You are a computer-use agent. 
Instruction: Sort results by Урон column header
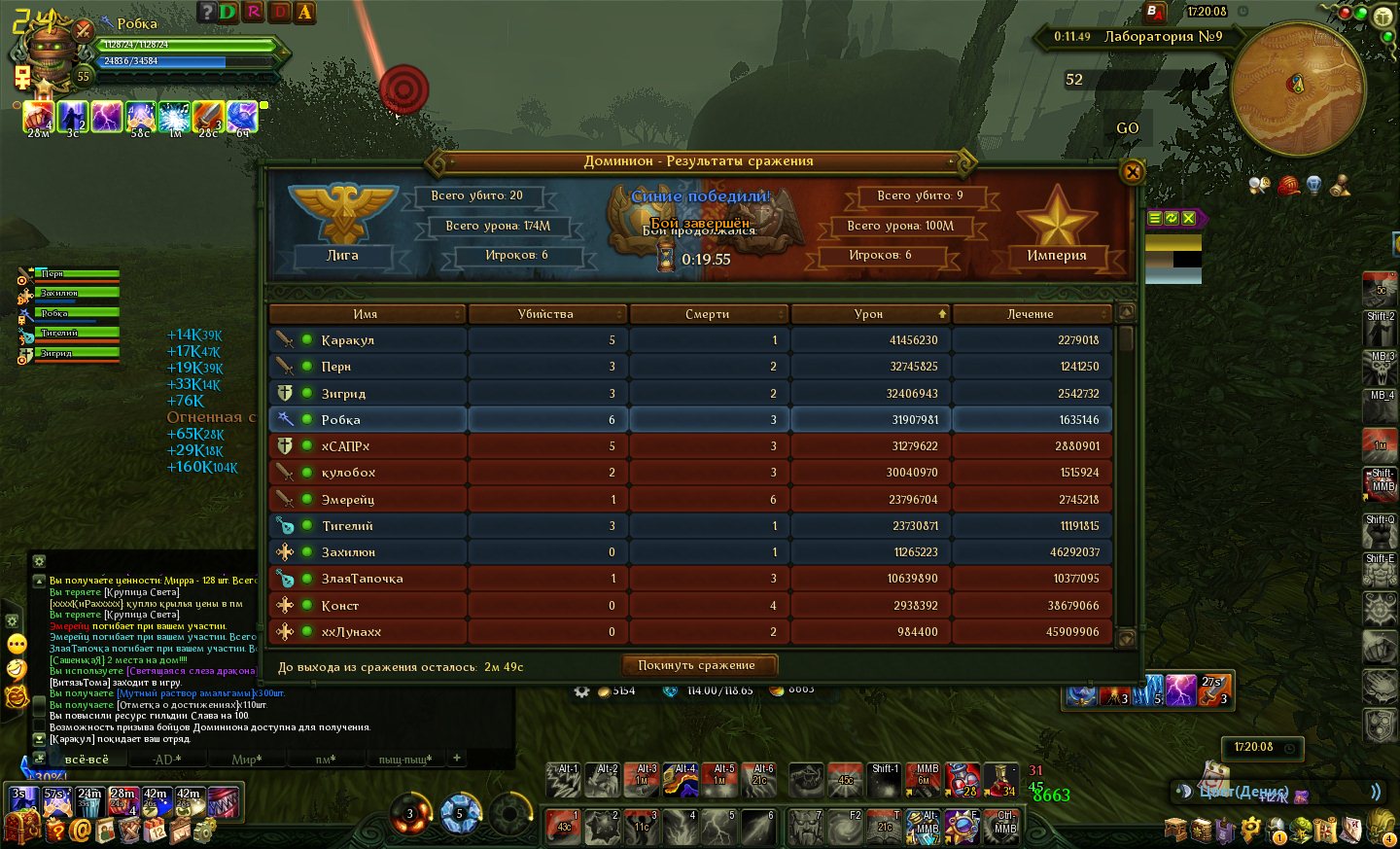(x=869, y=314)
